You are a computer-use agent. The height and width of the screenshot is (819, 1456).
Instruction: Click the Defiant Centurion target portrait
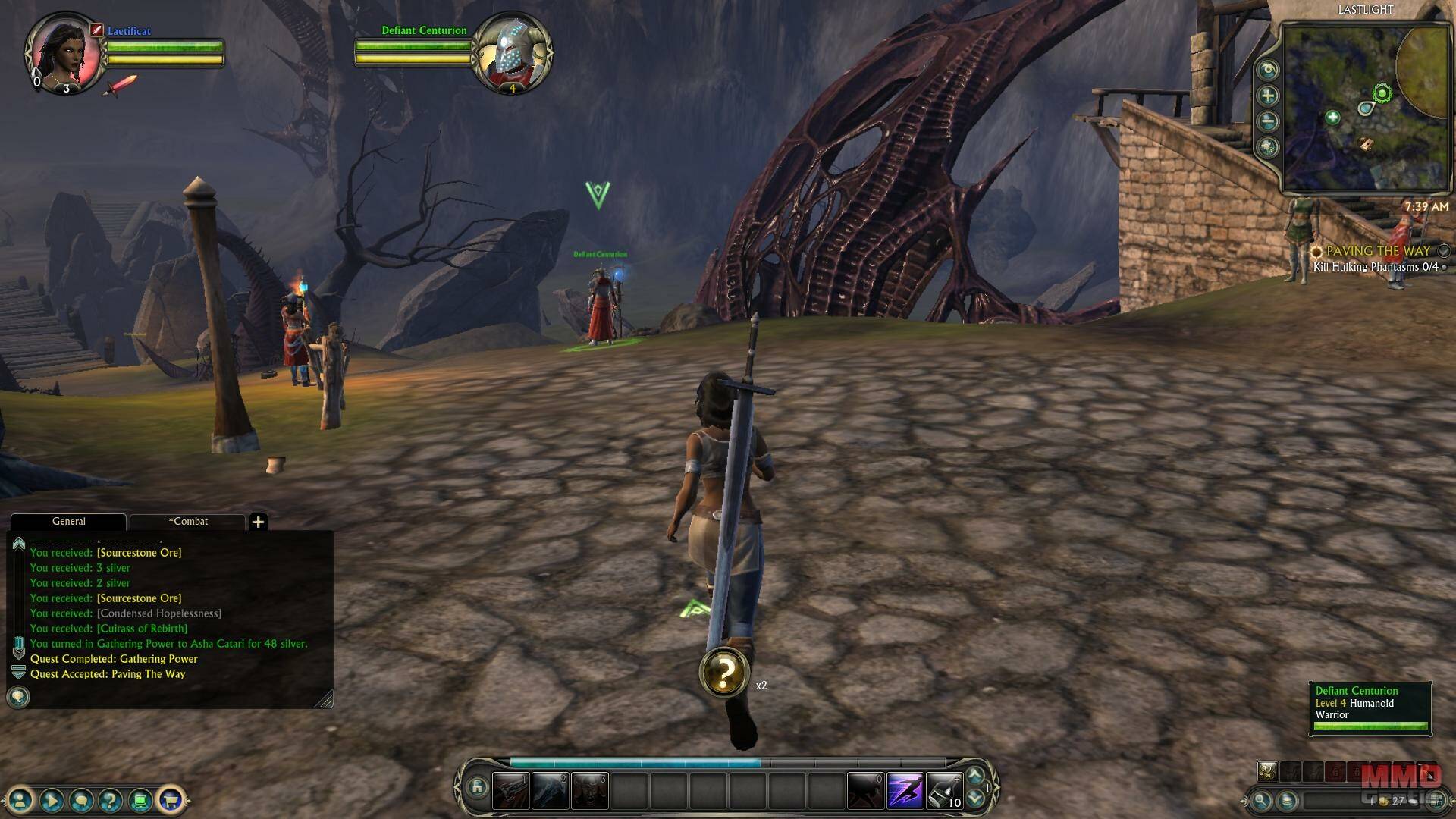(x=512, y=55)
